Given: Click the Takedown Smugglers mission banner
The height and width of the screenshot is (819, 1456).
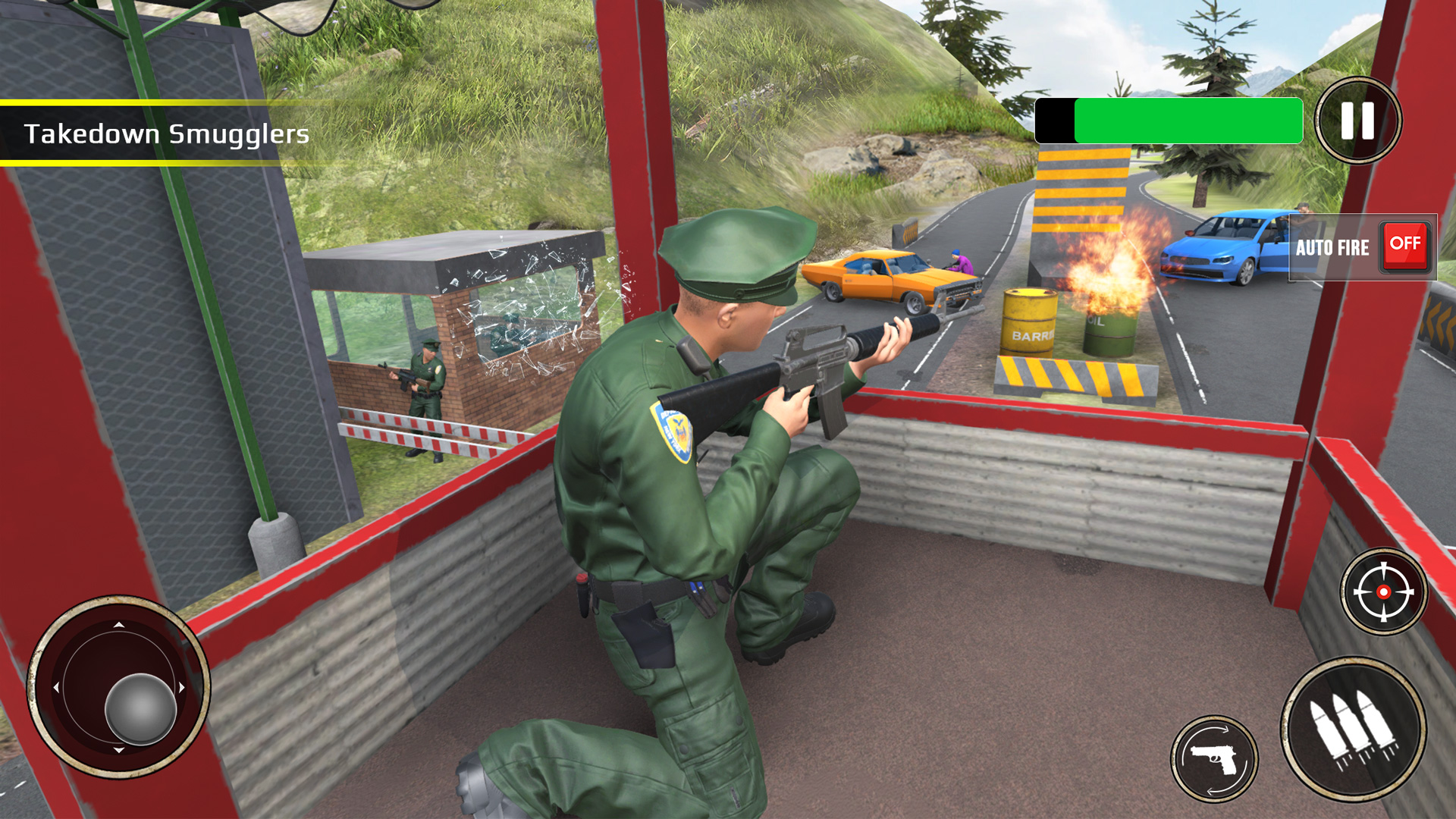Looking at the screenshot, I should (167, 134).
